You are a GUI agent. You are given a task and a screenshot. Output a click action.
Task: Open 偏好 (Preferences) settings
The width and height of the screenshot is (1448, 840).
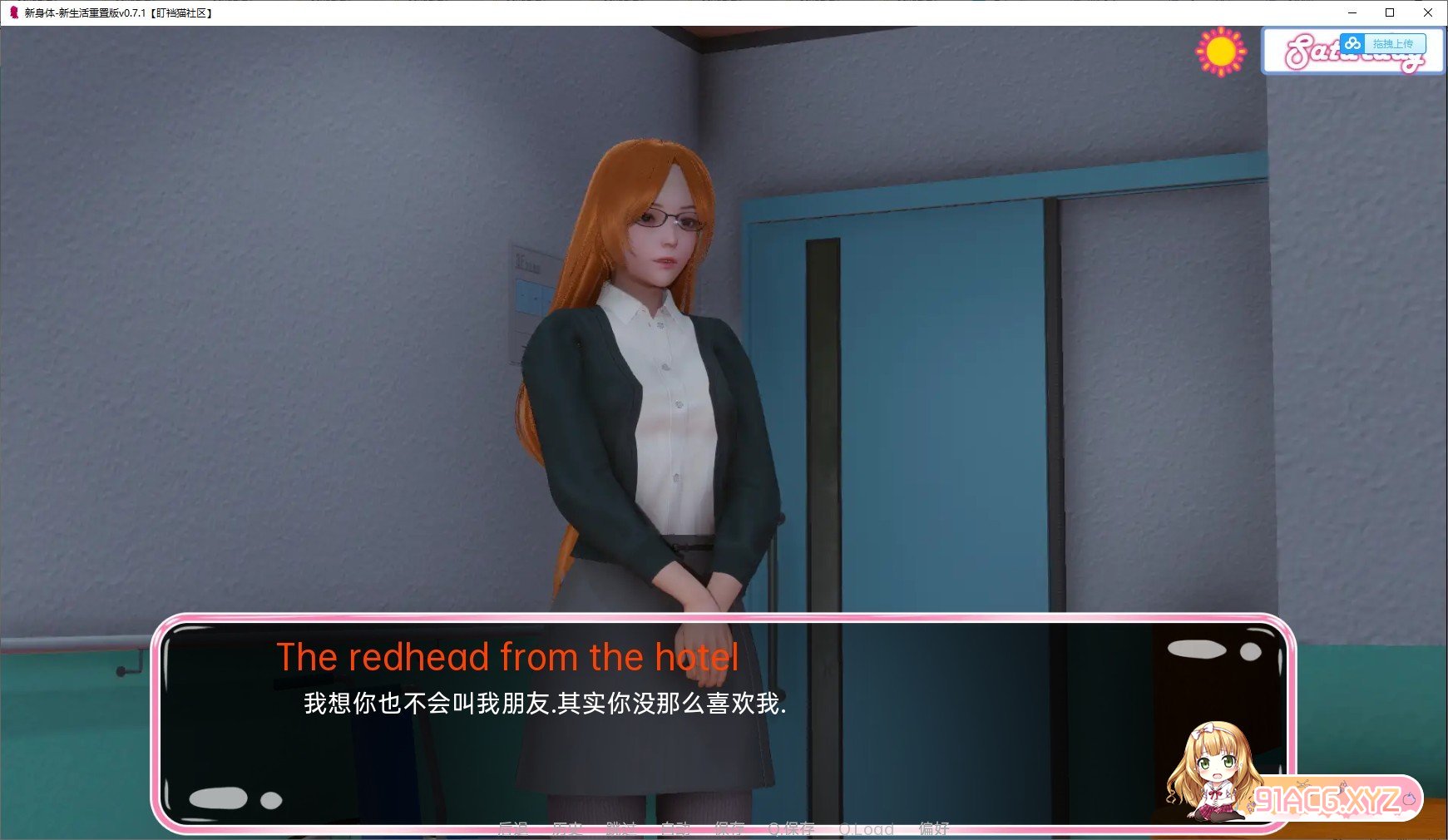(x=934, y=828)
